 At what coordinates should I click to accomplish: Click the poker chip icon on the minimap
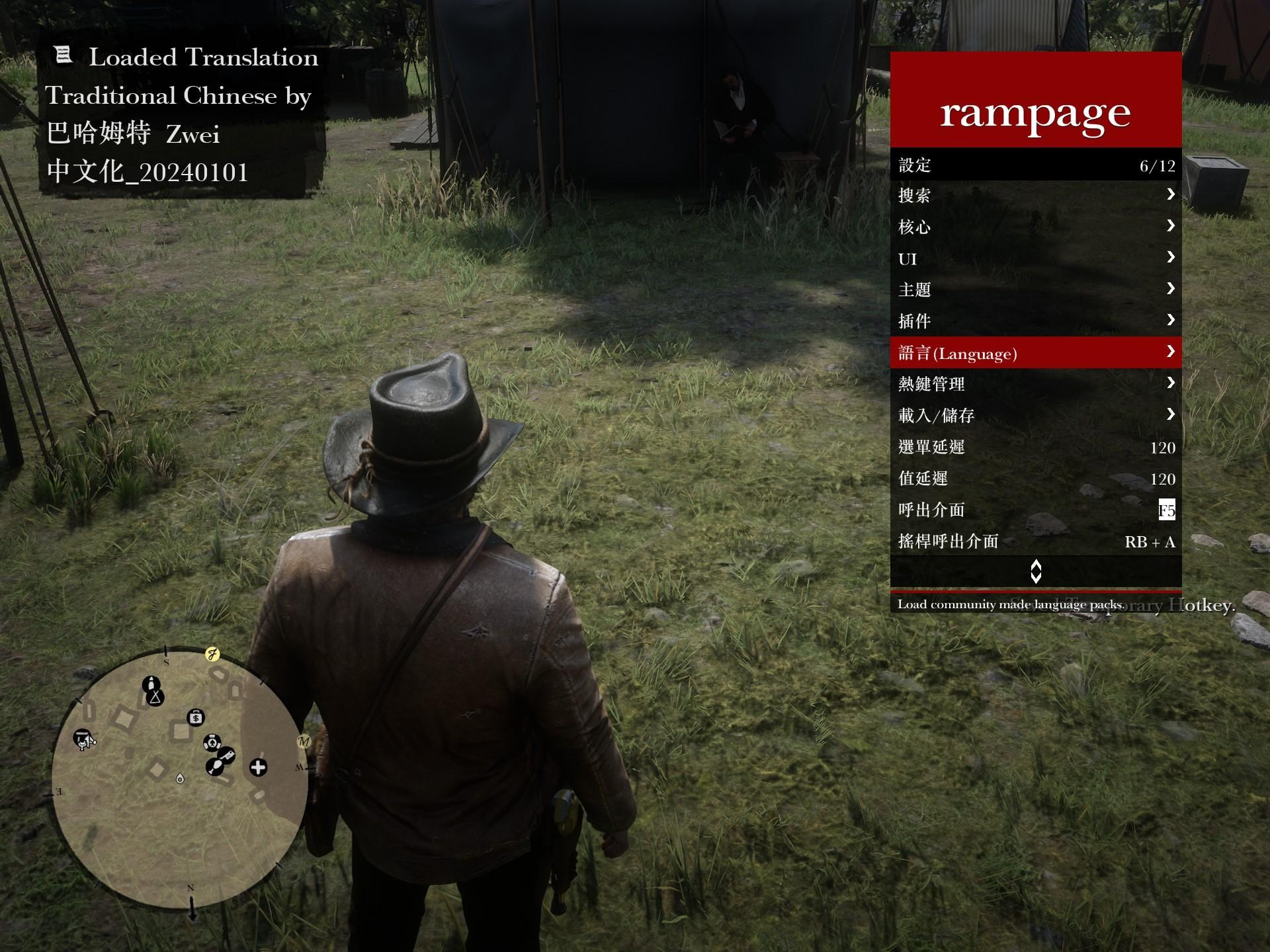click(212, 743)
